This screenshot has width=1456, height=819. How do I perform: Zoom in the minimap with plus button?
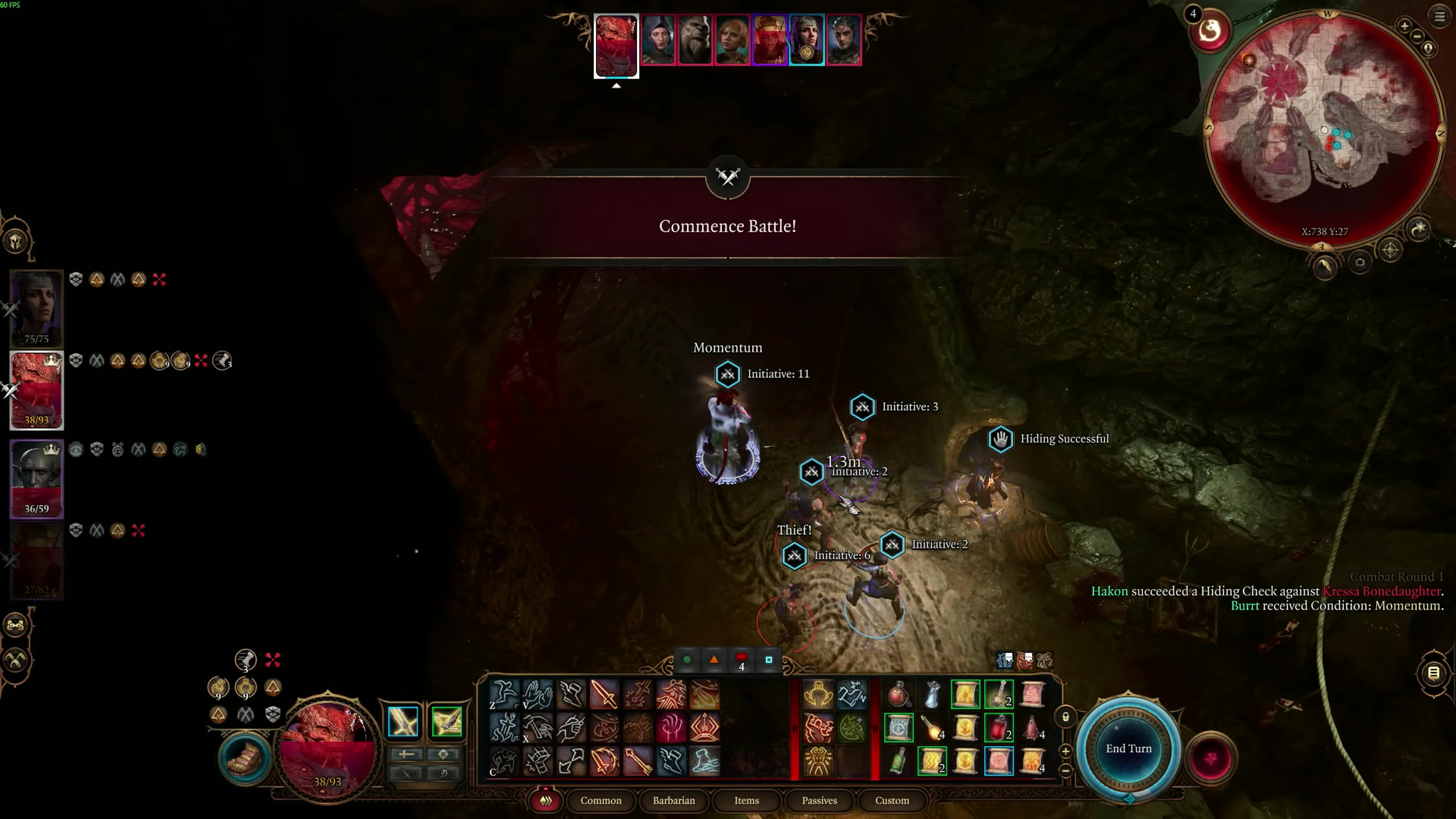[x=1404, y=25]
